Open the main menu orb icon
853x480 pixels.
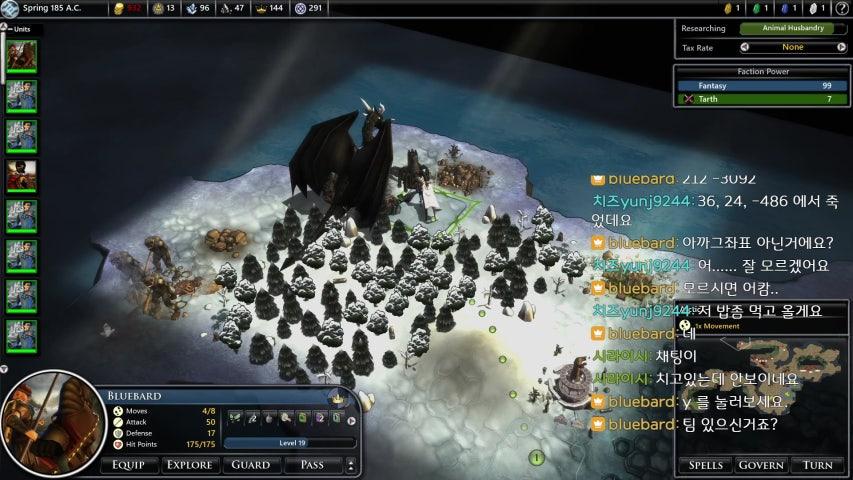point(11,9)
